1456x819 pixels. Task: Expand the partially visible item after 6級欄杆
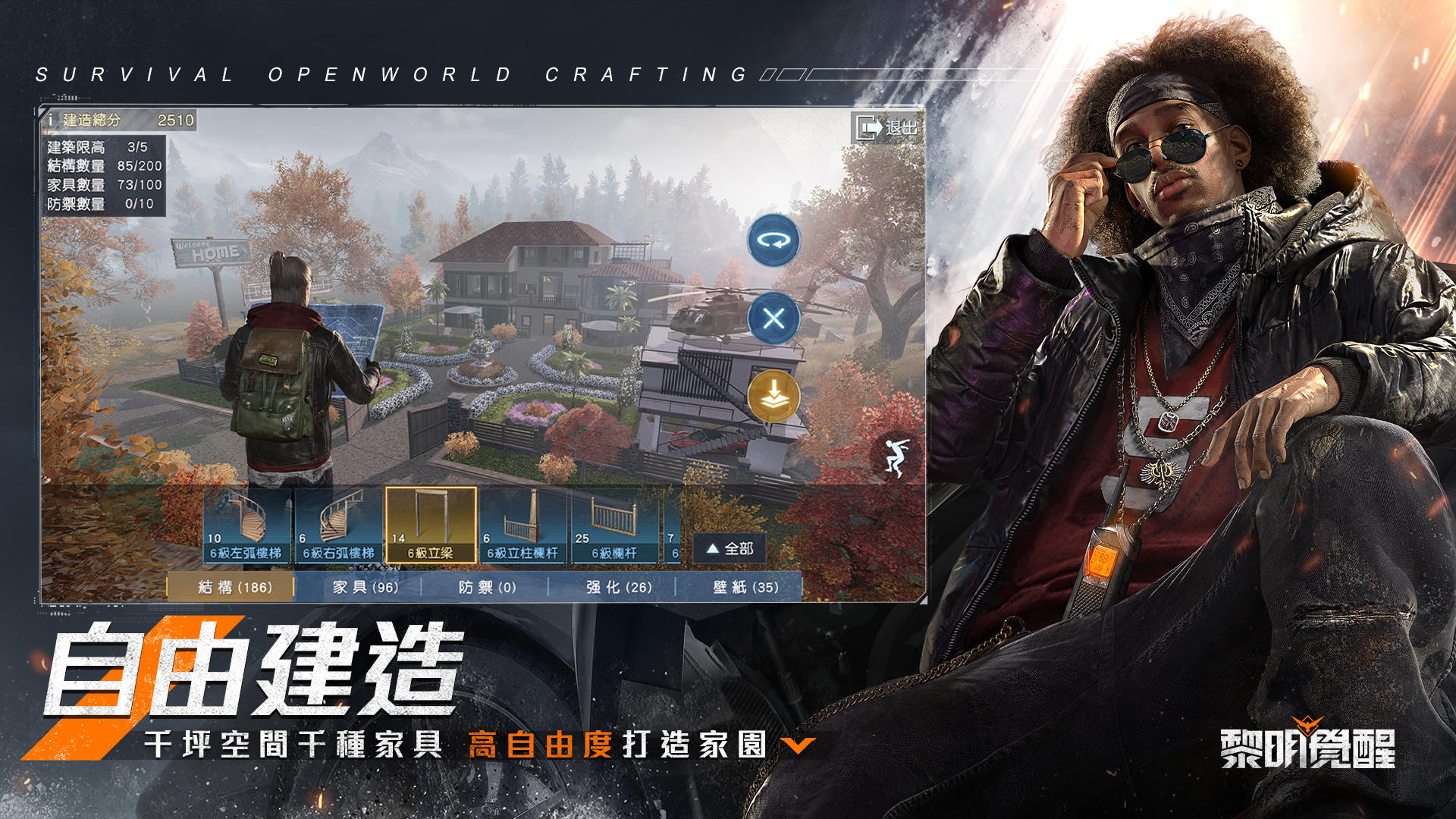(x=672, y=525)
